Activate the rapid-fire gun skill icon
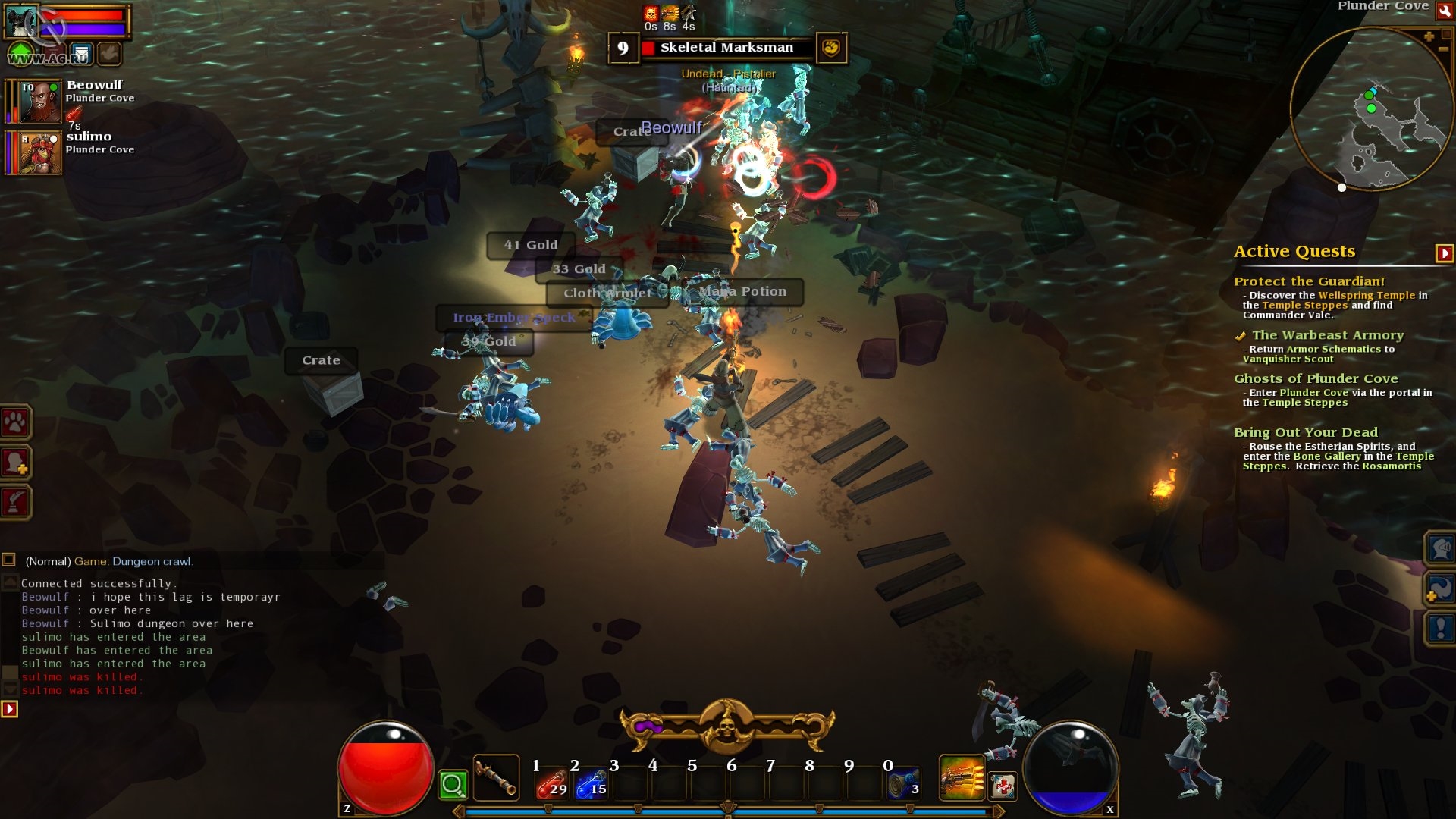 (961, 778)
